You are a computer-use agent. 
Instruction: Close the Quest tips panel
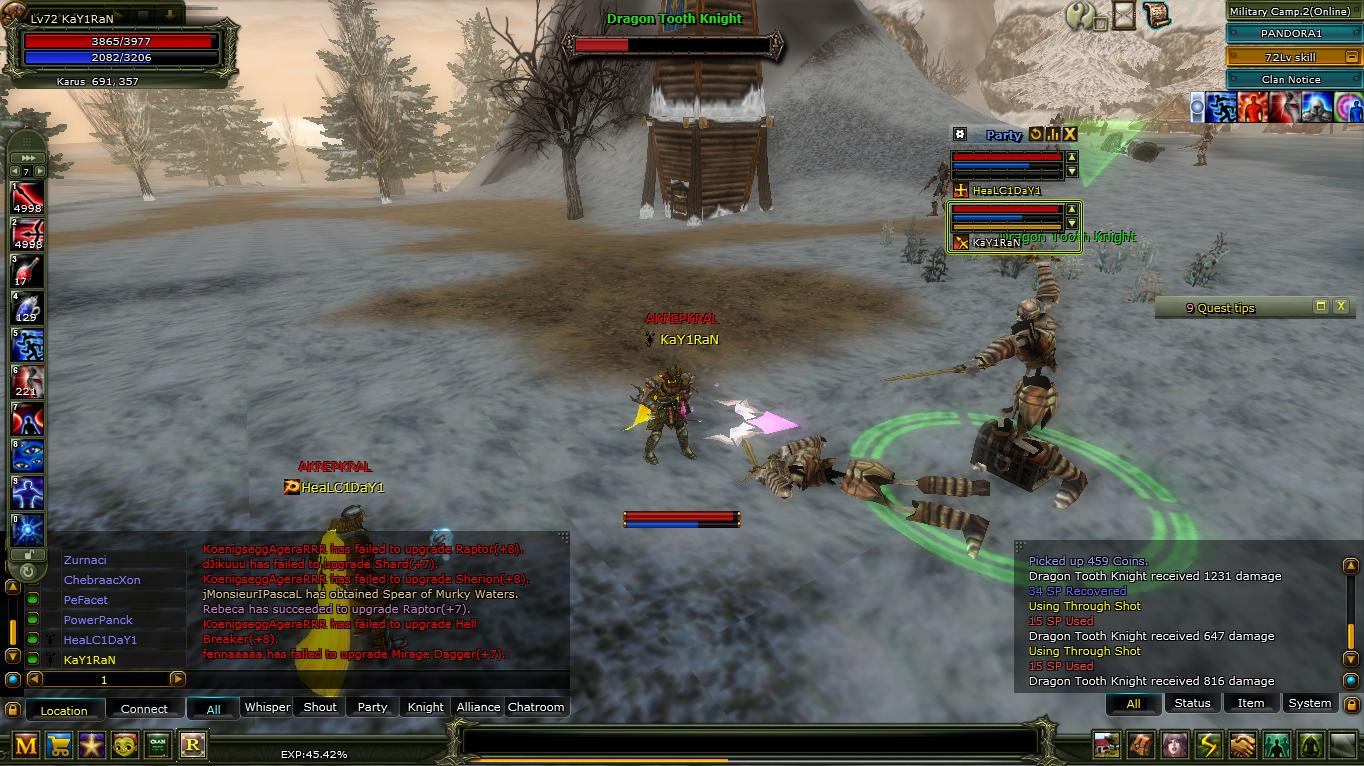click(1341, 307)
